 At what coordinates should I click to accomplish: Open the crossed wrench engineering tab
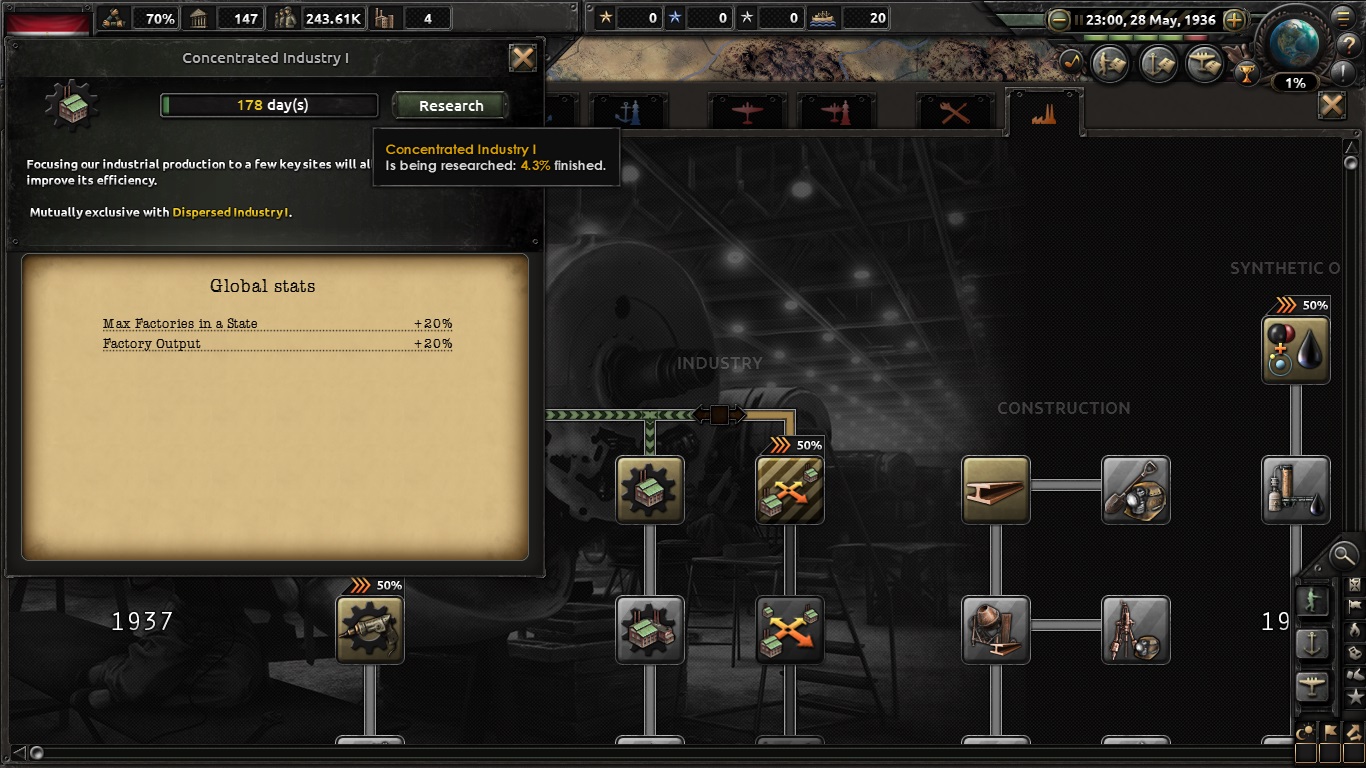[955, 112]
